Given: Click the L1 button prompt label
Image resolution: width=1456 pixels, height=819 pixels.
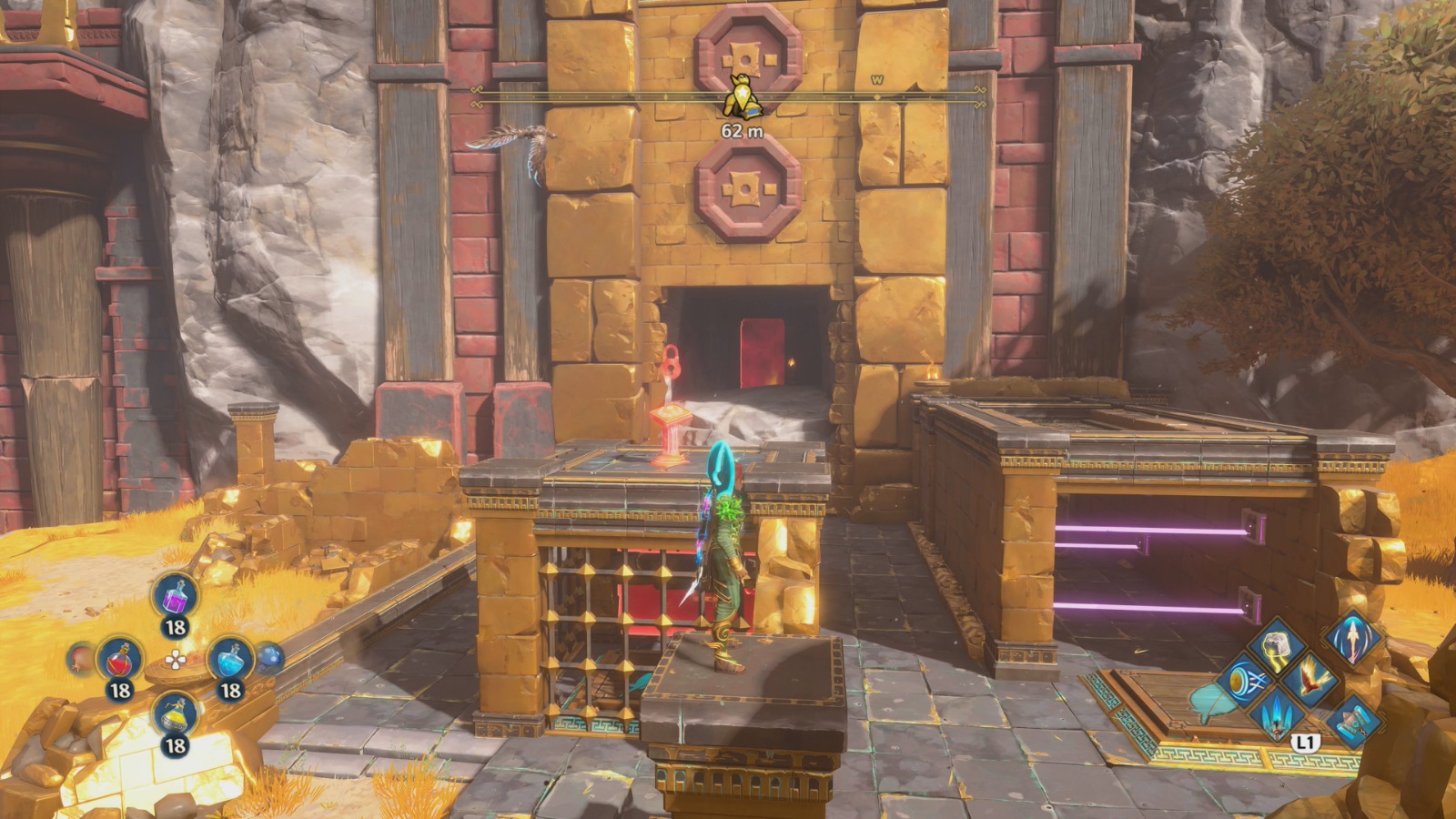Looking at the screenshot, I should [x=1305, y=741].
